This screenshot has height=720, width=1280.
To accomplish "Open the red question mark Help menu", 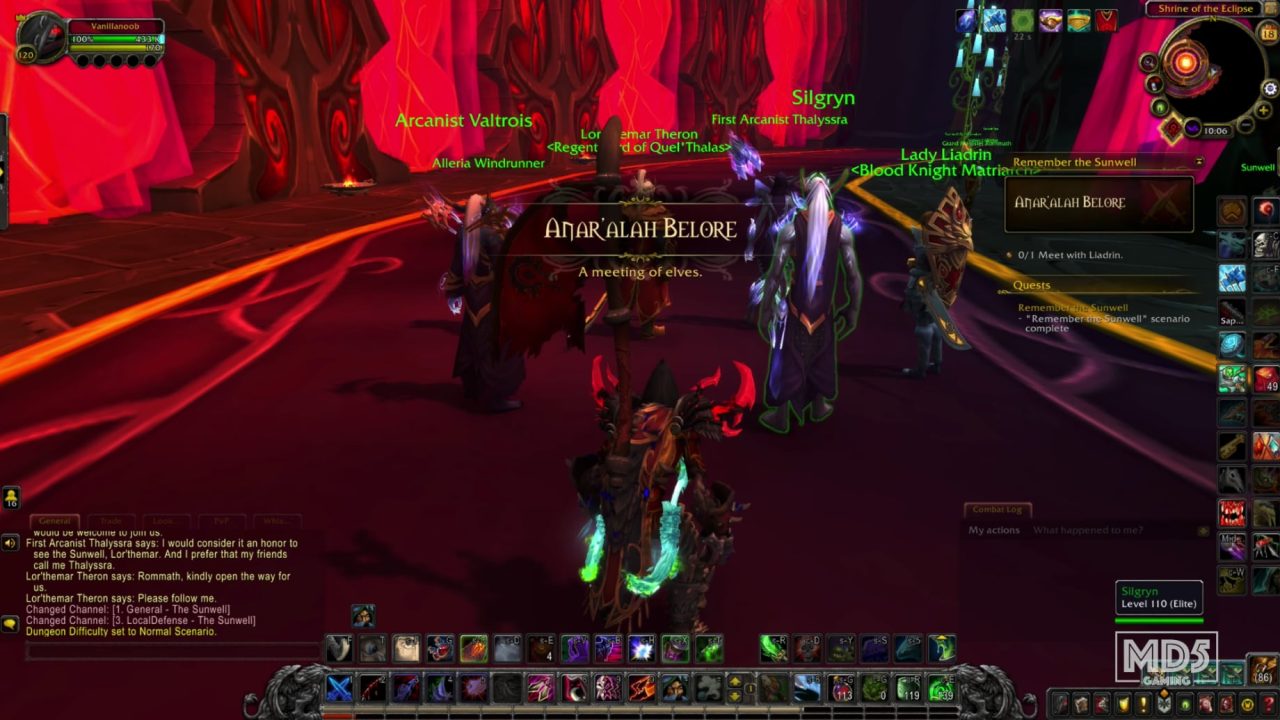I will point(1268,704).
